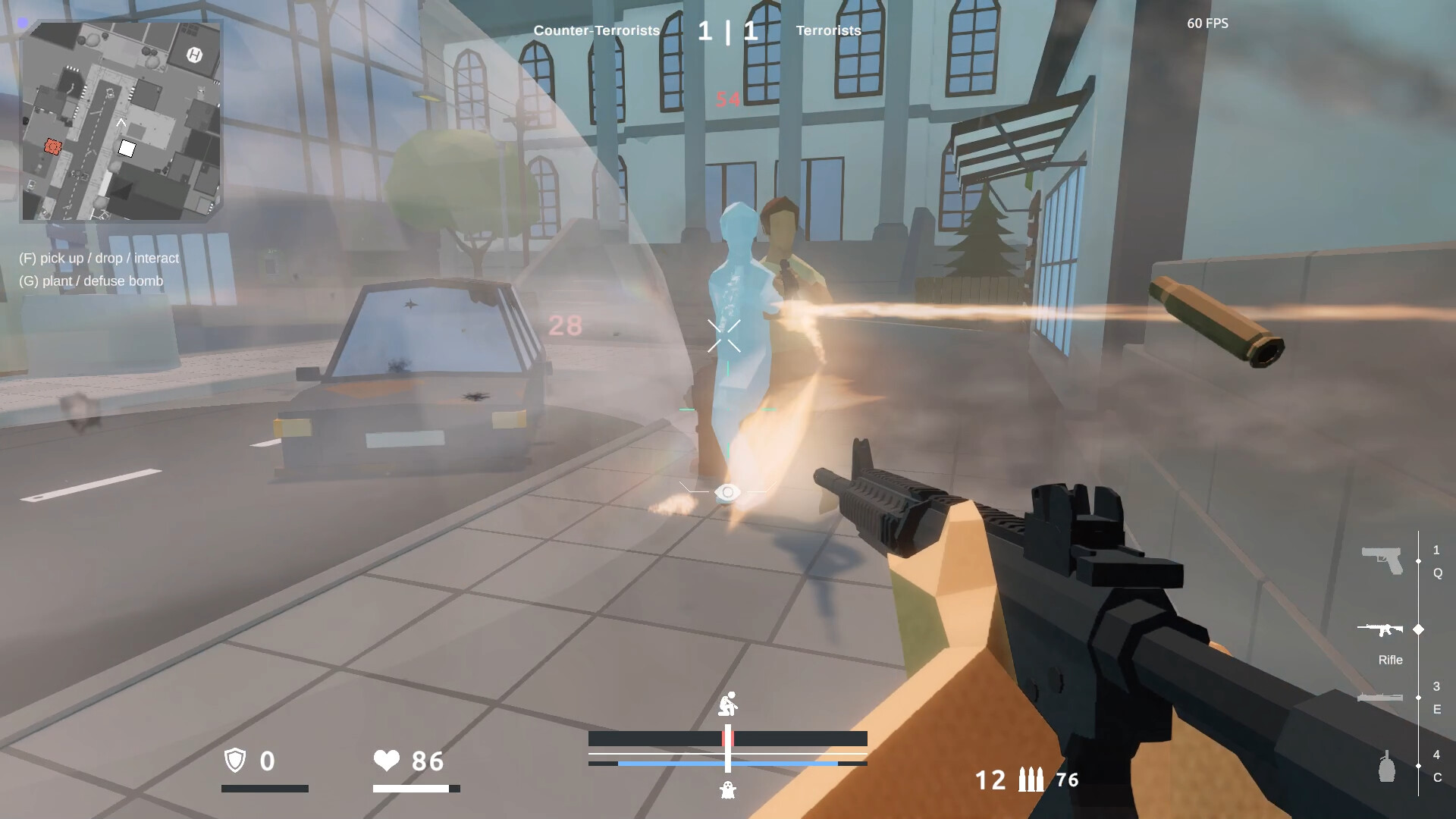Click the diamond marker next to the Rifle
The image size is (1456, 819).
pyautogui.click(x=1418, y=629)
